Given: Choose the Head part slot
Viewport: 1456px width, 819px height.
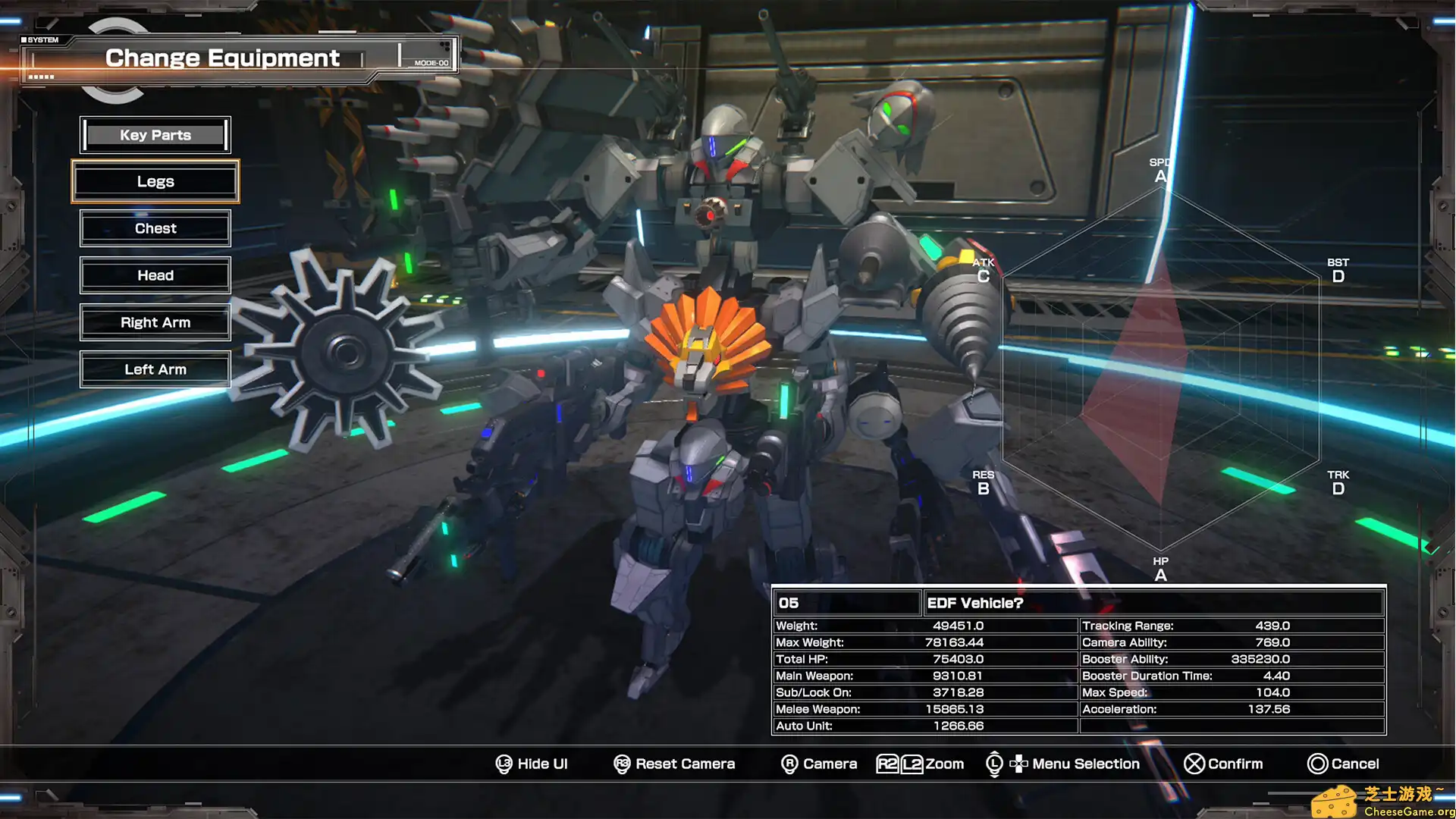Looking at the screenshot, I should (155, 275).
